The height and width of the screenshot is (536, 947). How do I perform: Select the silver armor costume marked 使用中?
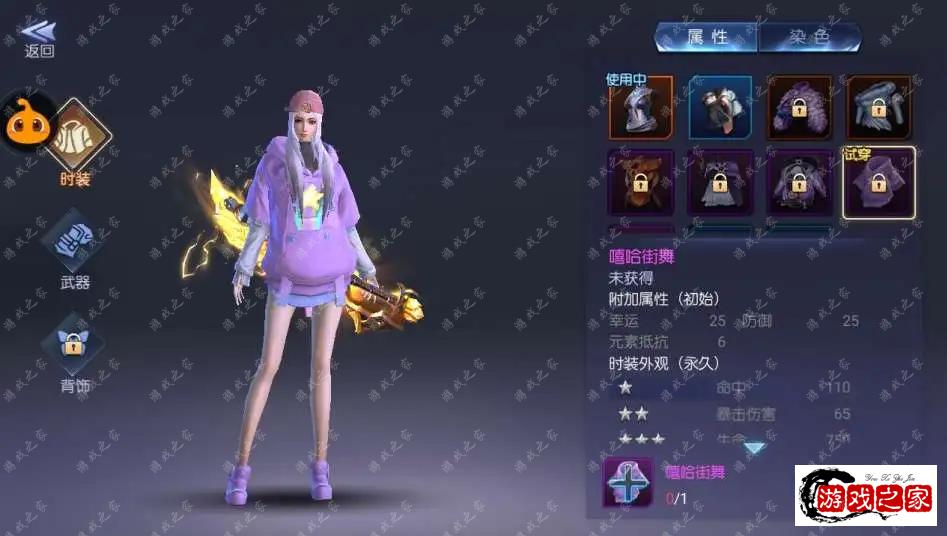click(640, 108)
